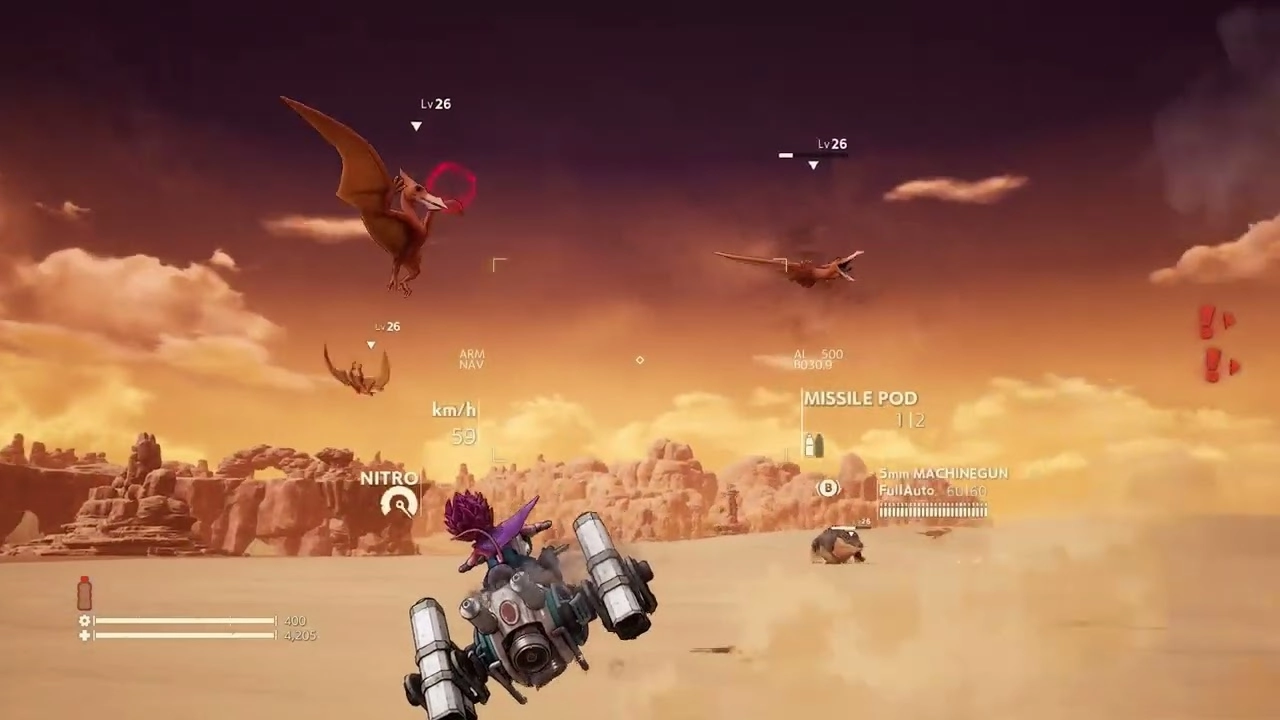Expand the Lv 26 marker over the small distant pterodactyl
Image resolution: width=1280 pixels, height=720 pixels.
click(386, 326)
